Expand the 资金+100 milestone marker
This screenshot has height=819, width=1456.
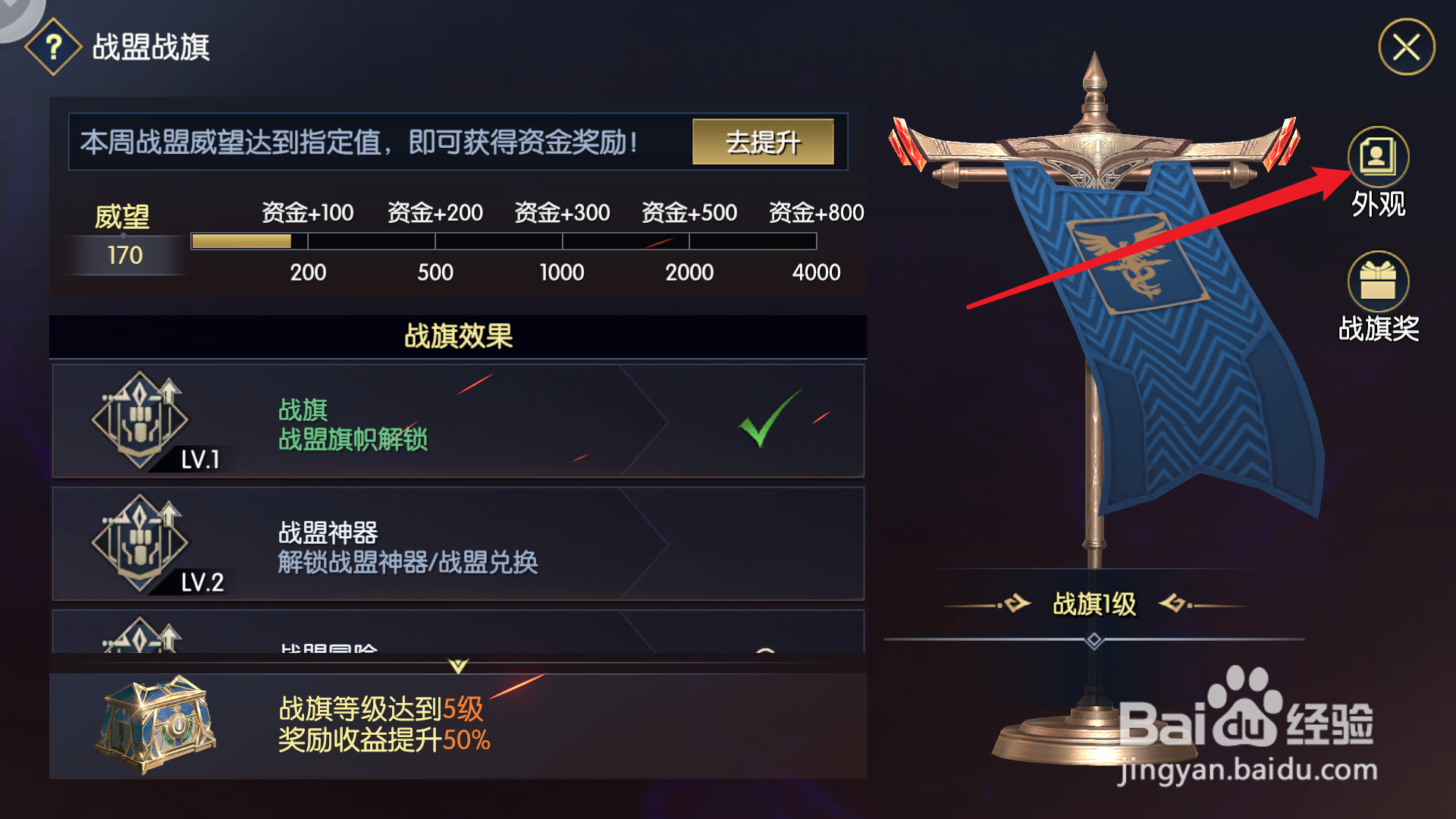coord(307,213)
